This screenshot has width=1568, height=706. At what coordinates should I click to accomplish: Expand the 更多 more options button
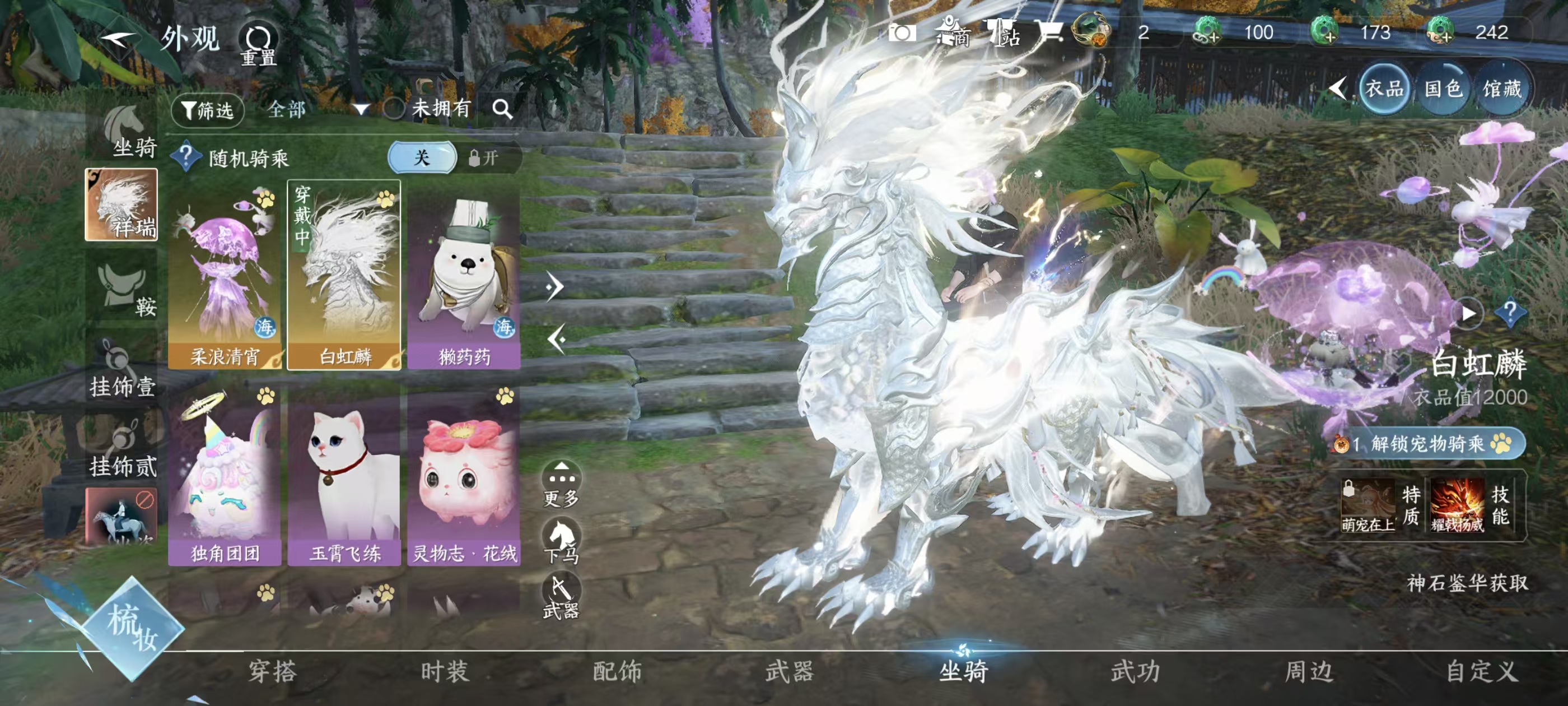(561, 484)
